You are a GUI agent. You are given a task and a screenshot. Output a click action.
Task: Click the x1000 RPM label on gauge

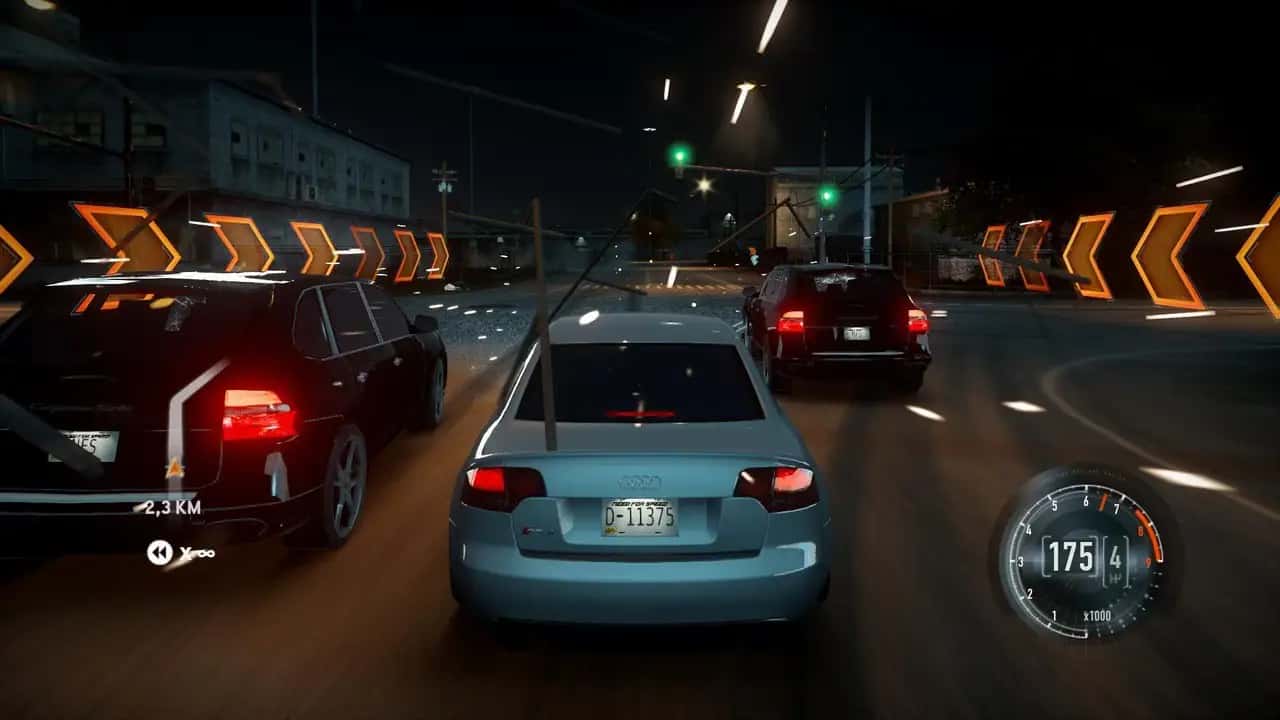tap(1096, 616)
